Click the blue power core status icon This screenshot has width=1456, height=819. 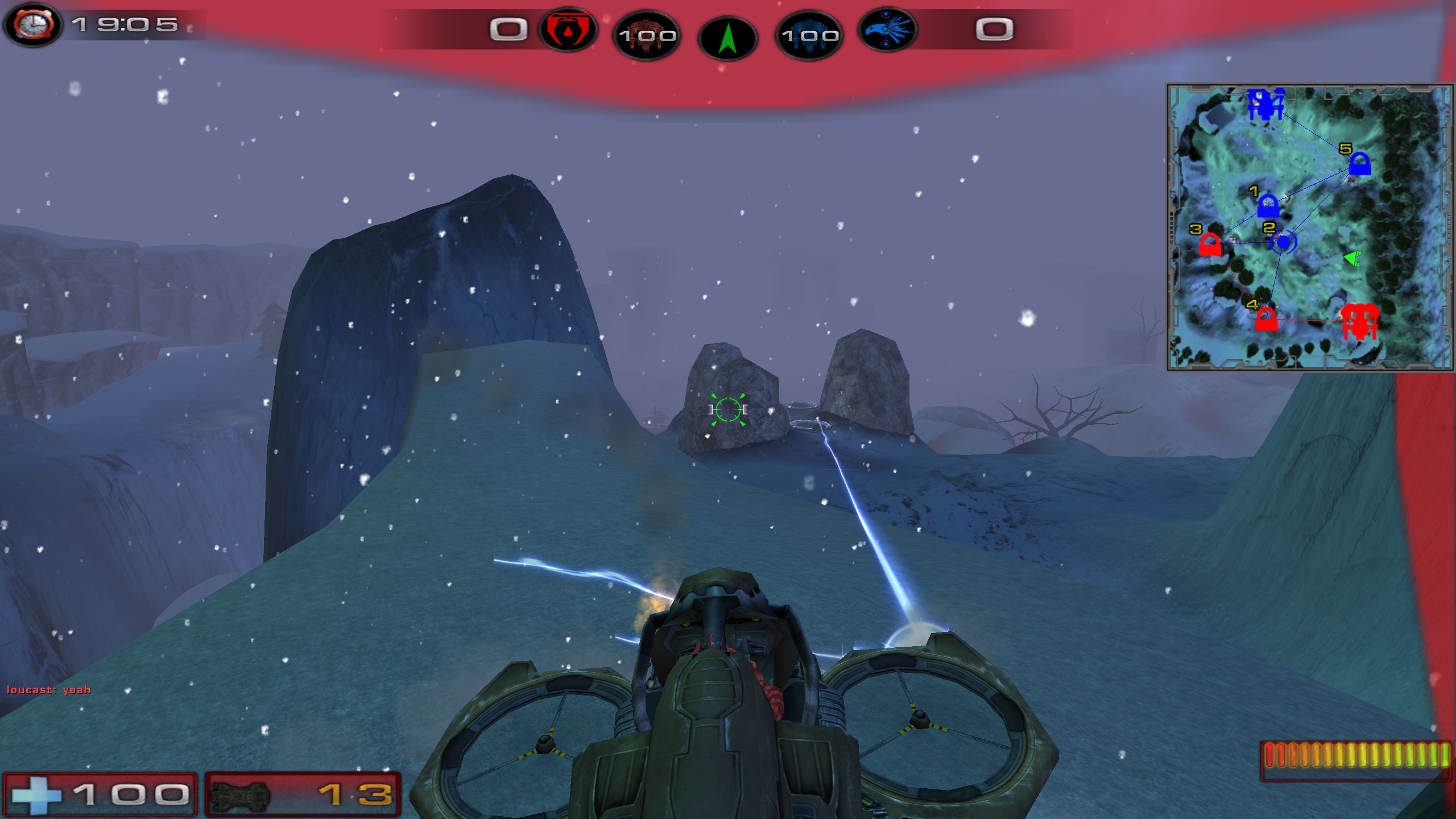[809, 35]
